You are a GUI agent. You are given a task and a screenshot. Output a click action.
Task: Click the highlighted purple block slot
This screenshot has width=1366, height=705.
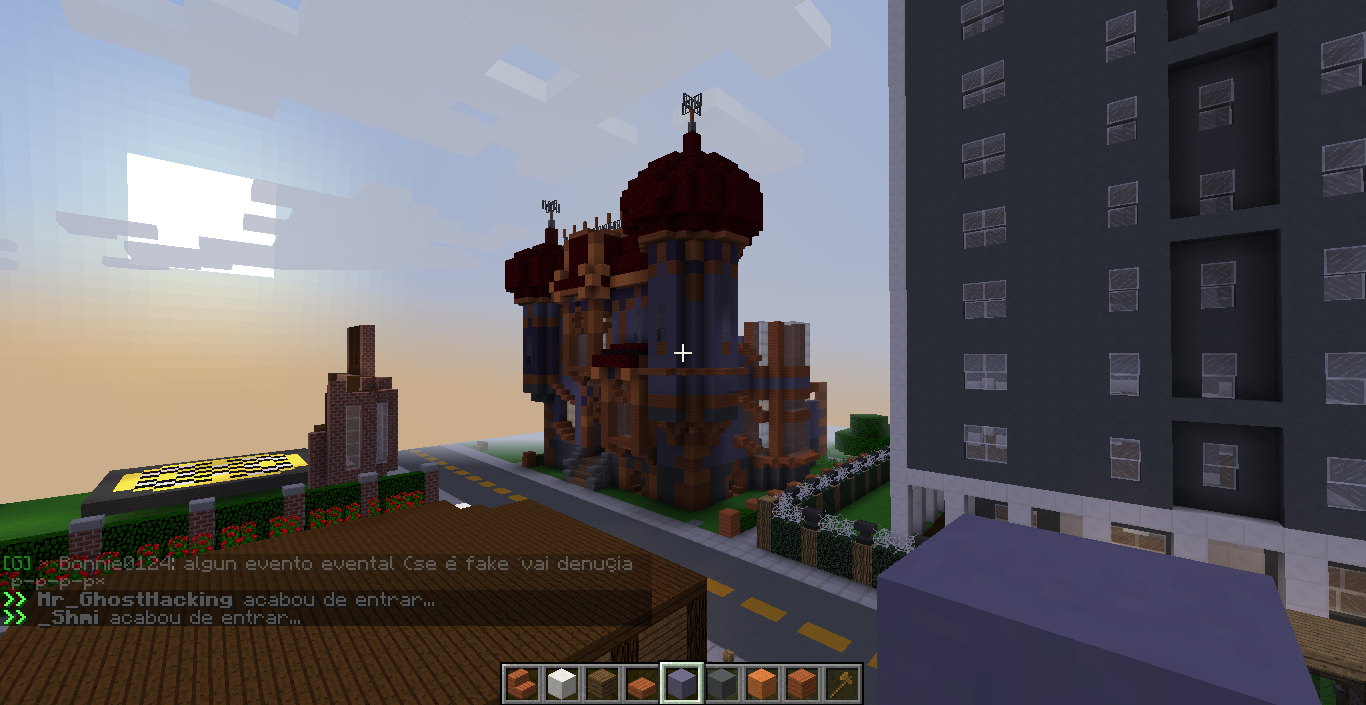tap(682, 684)
